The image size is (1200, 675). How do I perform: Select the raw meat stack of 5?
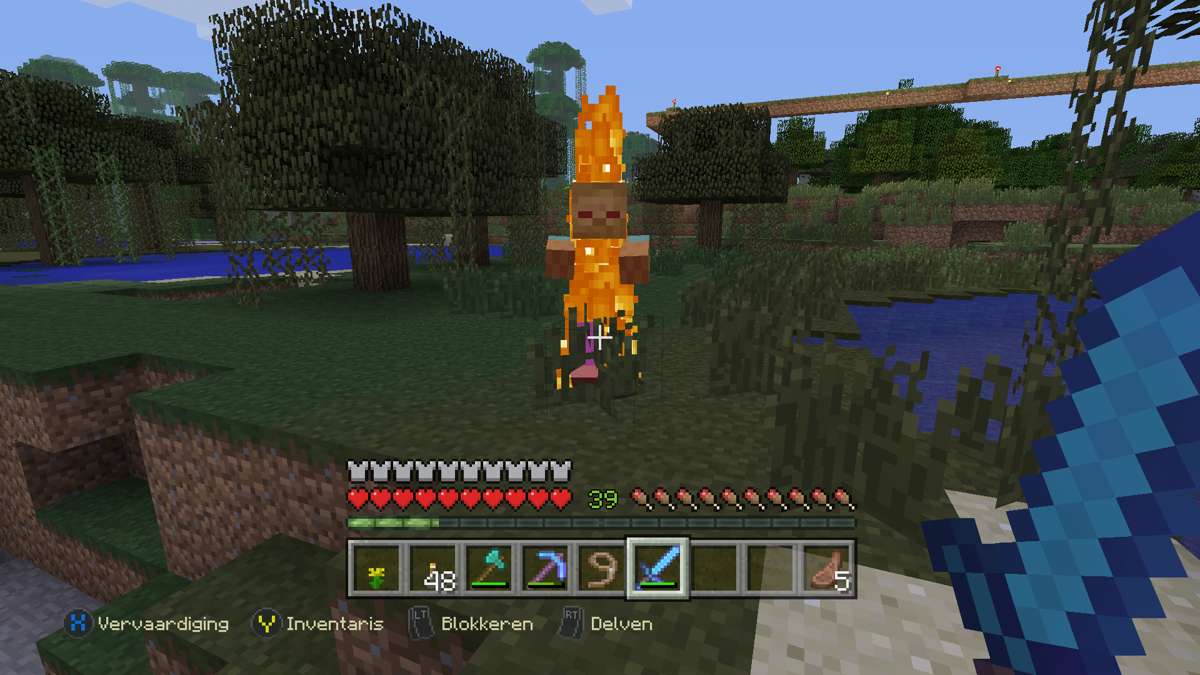click(828, 569)
